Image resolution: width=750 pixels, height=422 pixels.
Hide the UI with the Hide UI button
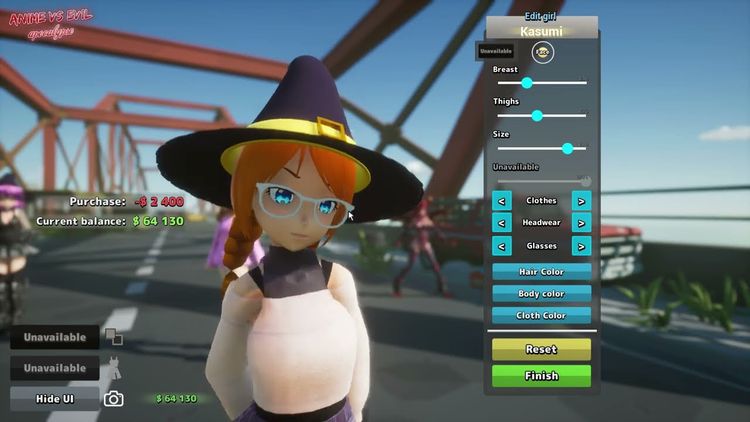pos(55,398)
